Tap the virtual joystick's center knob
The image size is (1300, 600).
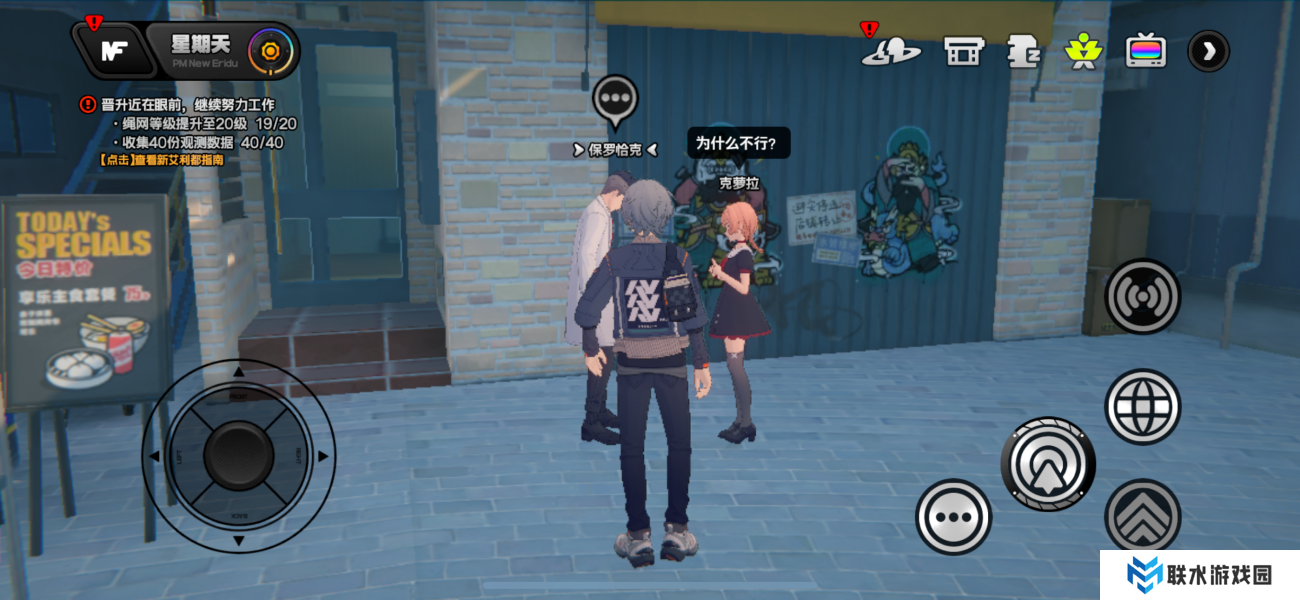(x=238, y=456)
